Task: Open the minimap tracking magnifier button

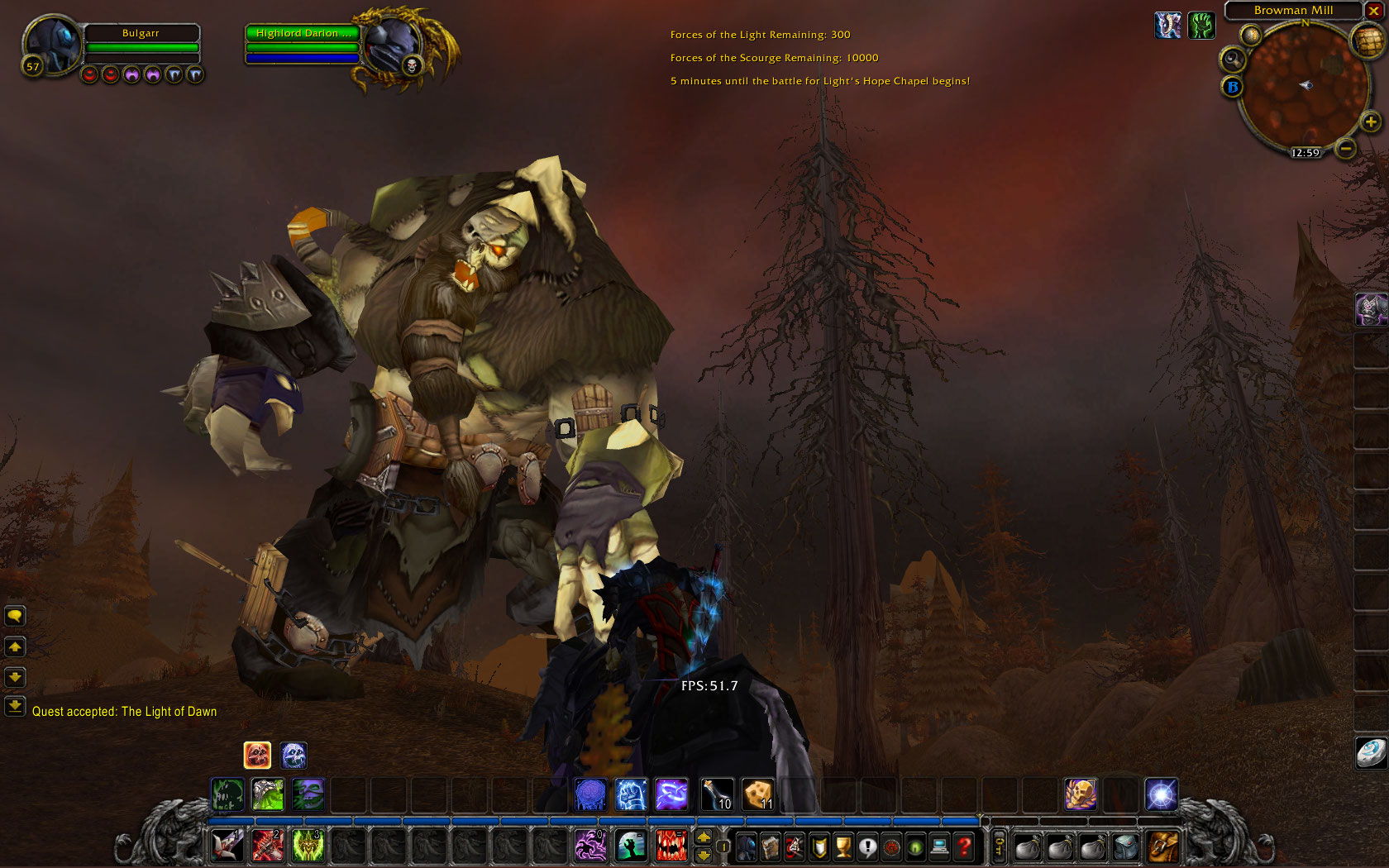Action: pyautogui.click(x=1233, y=60)
